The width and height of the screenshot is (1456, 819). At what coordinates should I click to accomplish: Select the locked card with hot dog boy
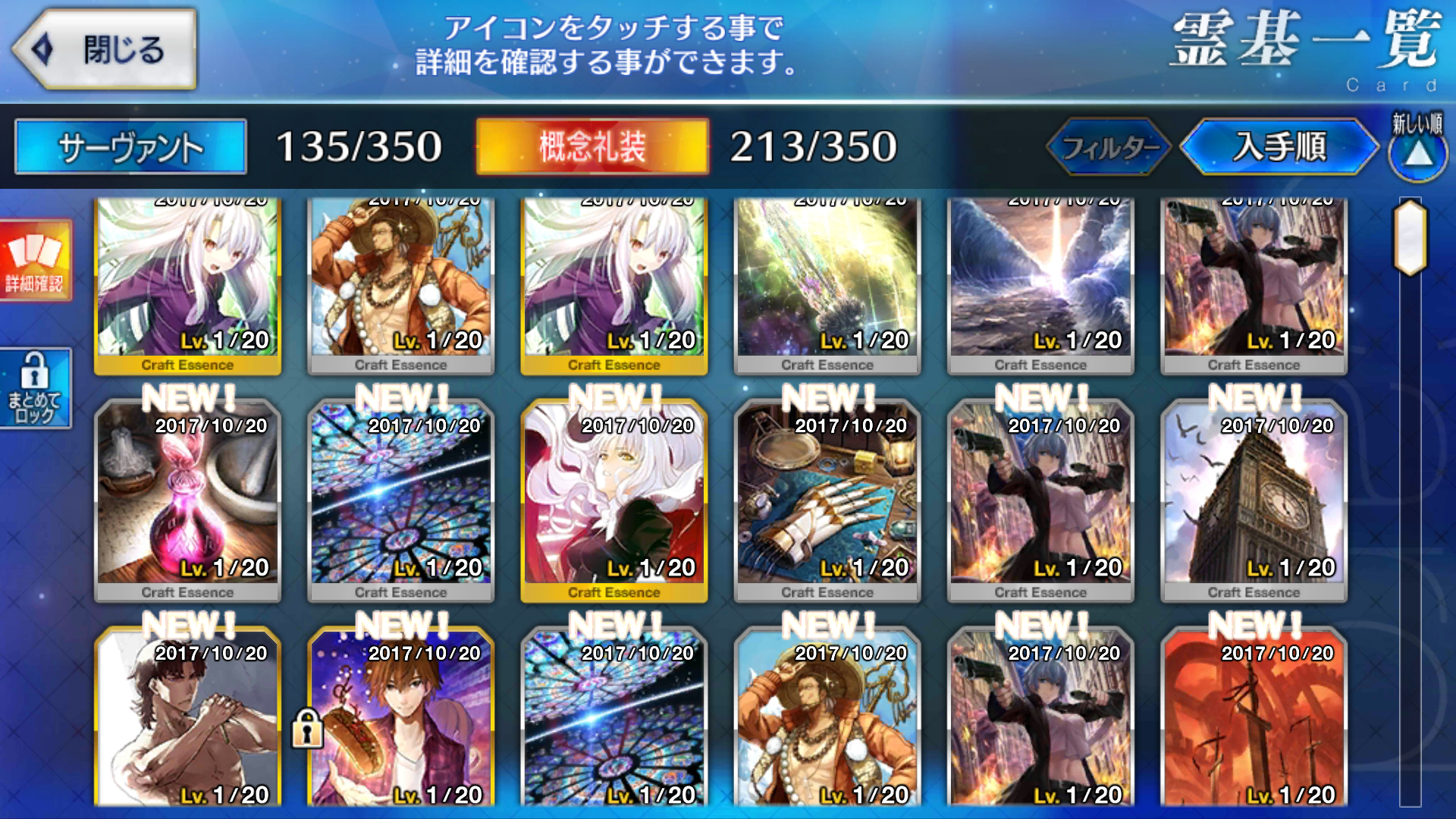pyautogui.click(x=402, y=720)
